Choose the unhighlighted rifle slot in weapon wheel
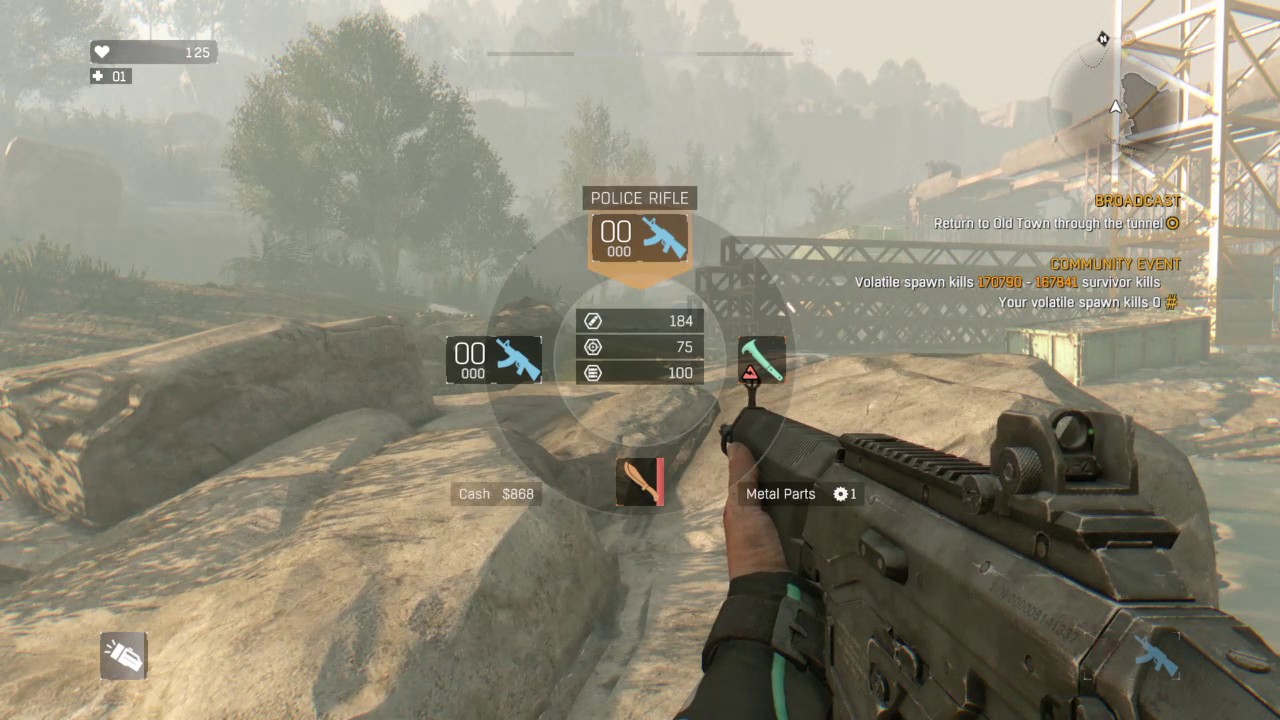The width and height of the screenshot is (1280, 720). coord(494,360)
